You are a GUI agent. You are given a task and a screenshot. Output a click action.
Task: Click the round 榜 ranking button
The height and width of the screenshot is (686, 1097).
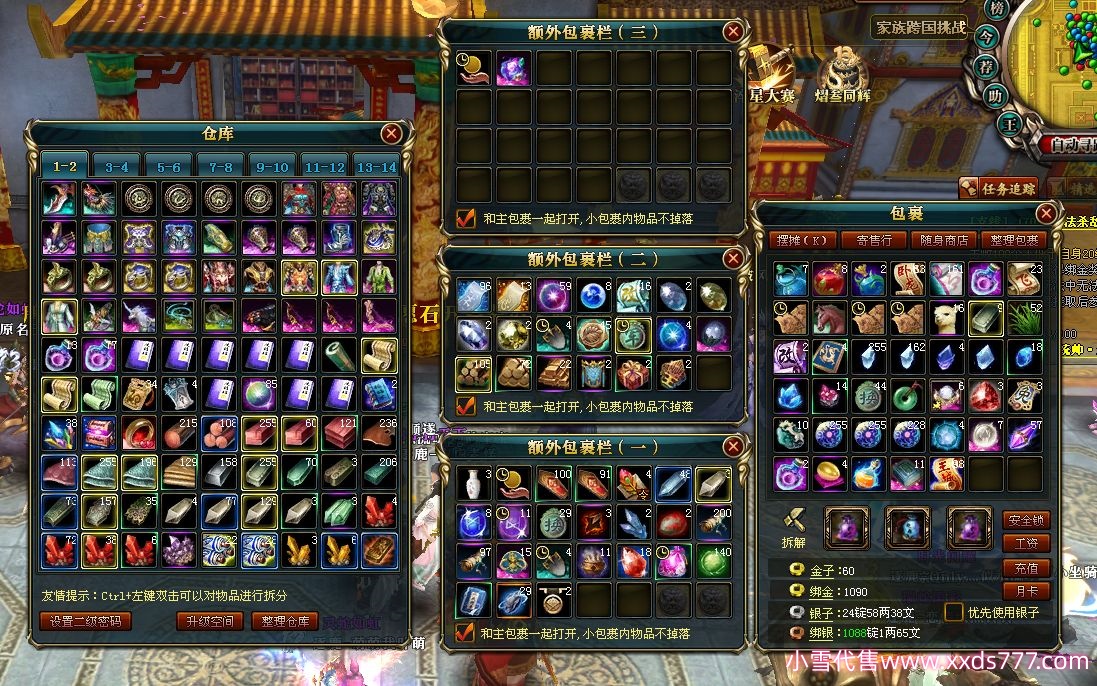click(x=996, y=9)
